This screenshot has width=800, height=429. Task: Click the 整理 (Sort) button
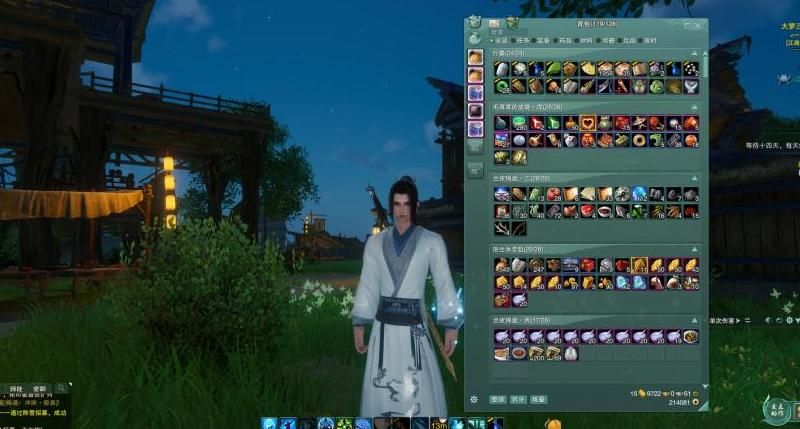coord(497,398)
